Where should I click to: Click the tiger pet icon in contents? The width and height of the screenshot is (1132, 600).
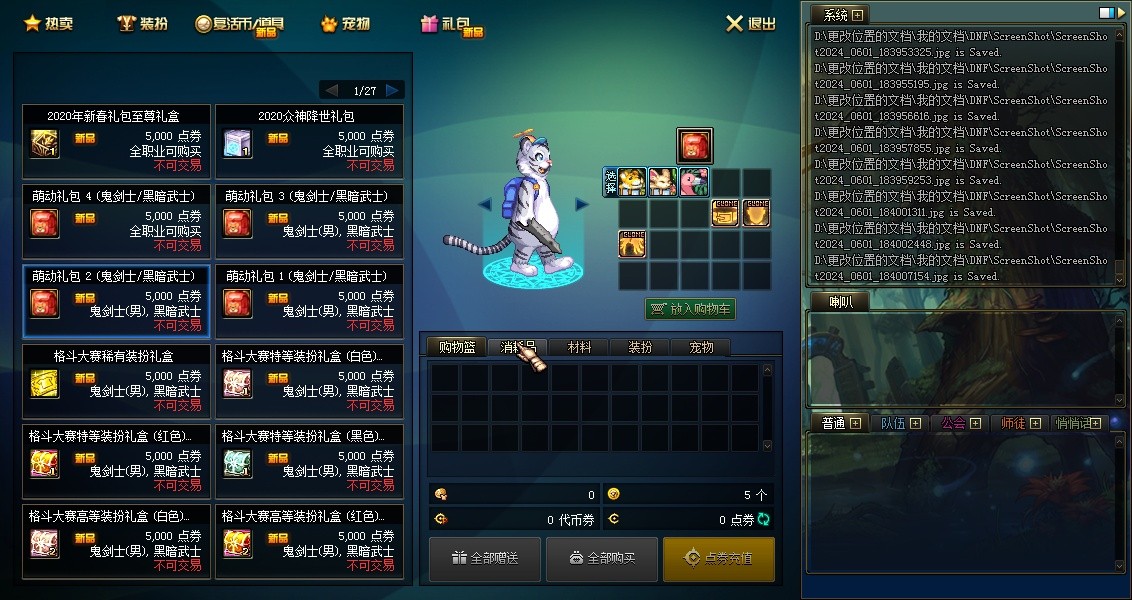[x=632, y=181]
